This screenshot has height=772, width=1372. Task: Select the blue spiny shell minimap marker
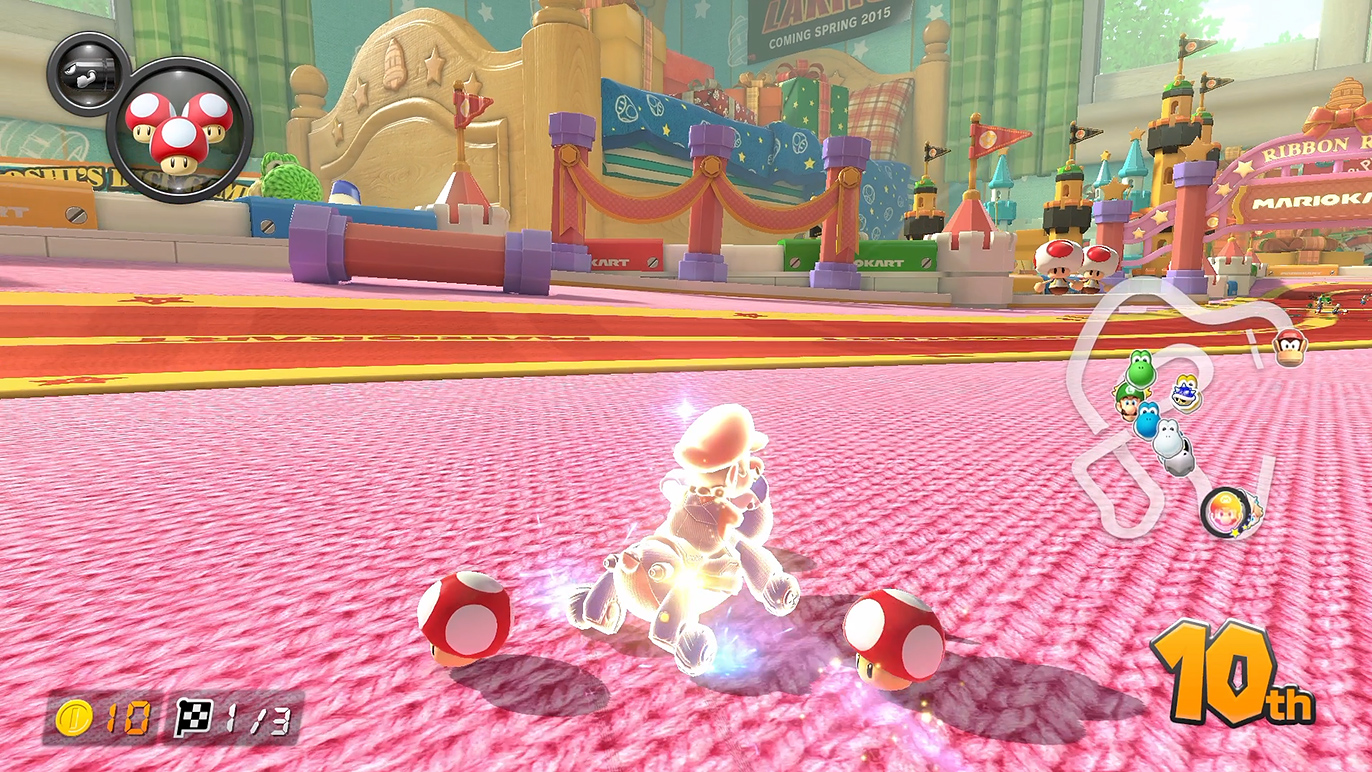1186,393
